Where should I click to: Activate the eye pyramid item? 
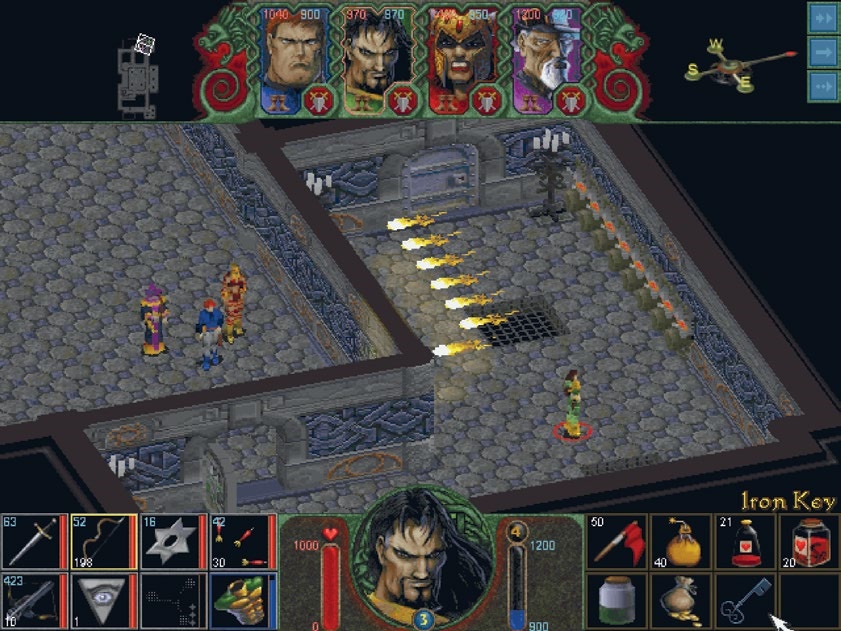click(x=104, y=600)
